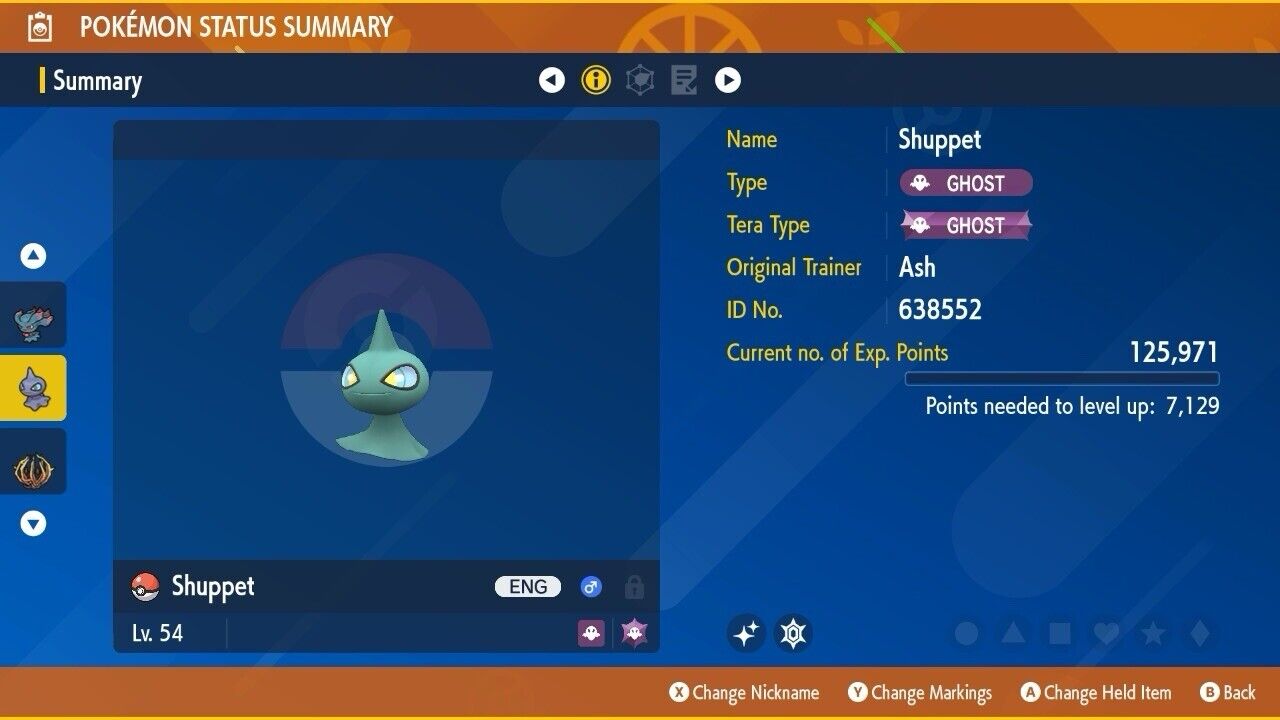The width and height of the screenshot is (1280, 720).
Task: Select the yellow info summary tab
Action: pyautogui.click(x=596, y=80)
